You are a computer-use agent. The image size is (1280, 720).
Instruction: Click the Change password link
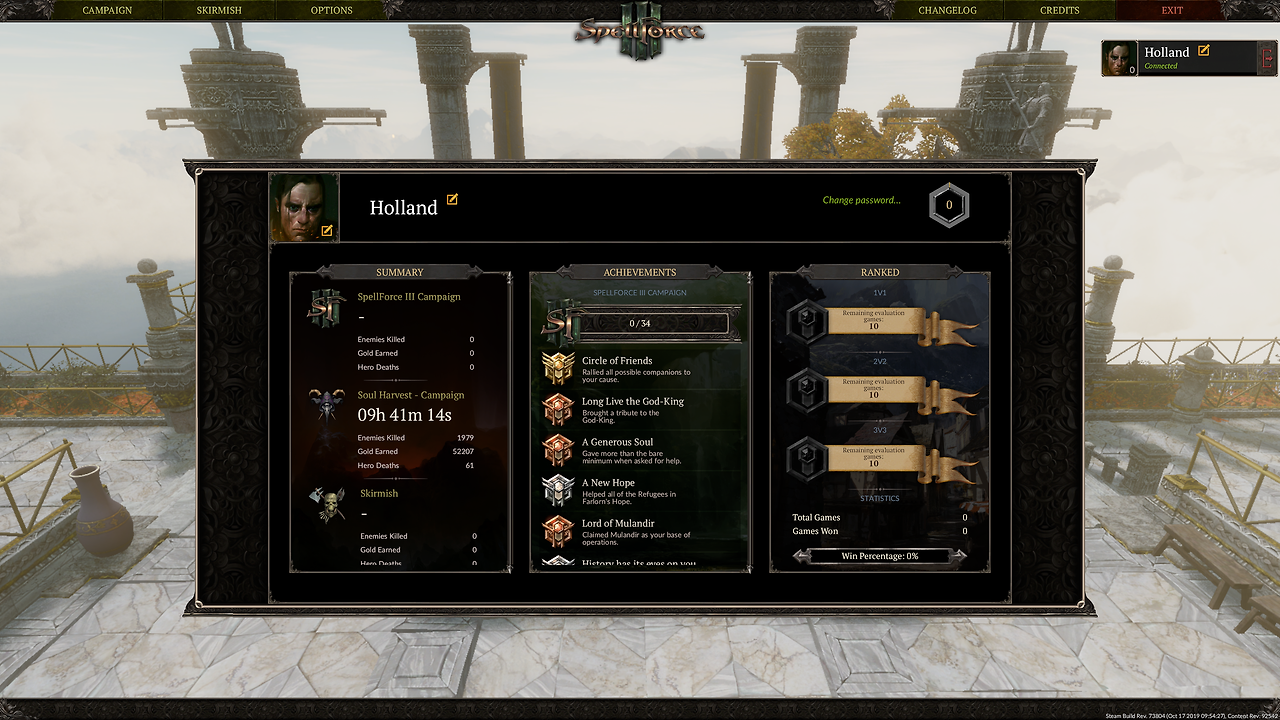pyautogui.click(x=861, y=200)
